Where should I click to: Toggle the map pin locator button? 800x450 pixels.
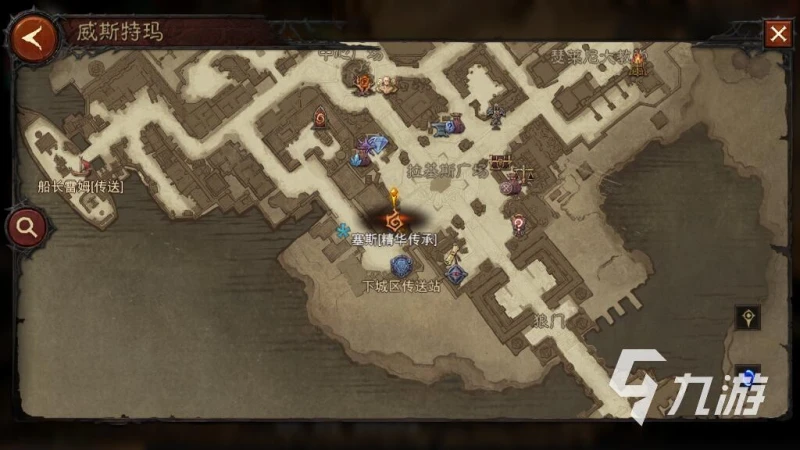click(x=747, y=318)
